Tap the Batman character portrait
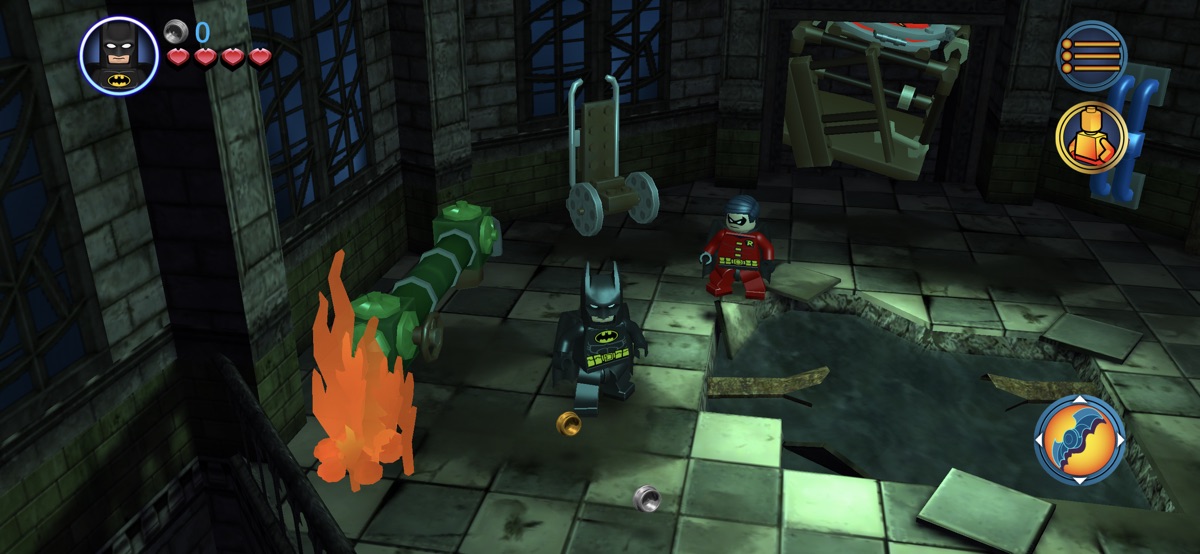The height and width of the screenshot is (554, 1200). 119,55
